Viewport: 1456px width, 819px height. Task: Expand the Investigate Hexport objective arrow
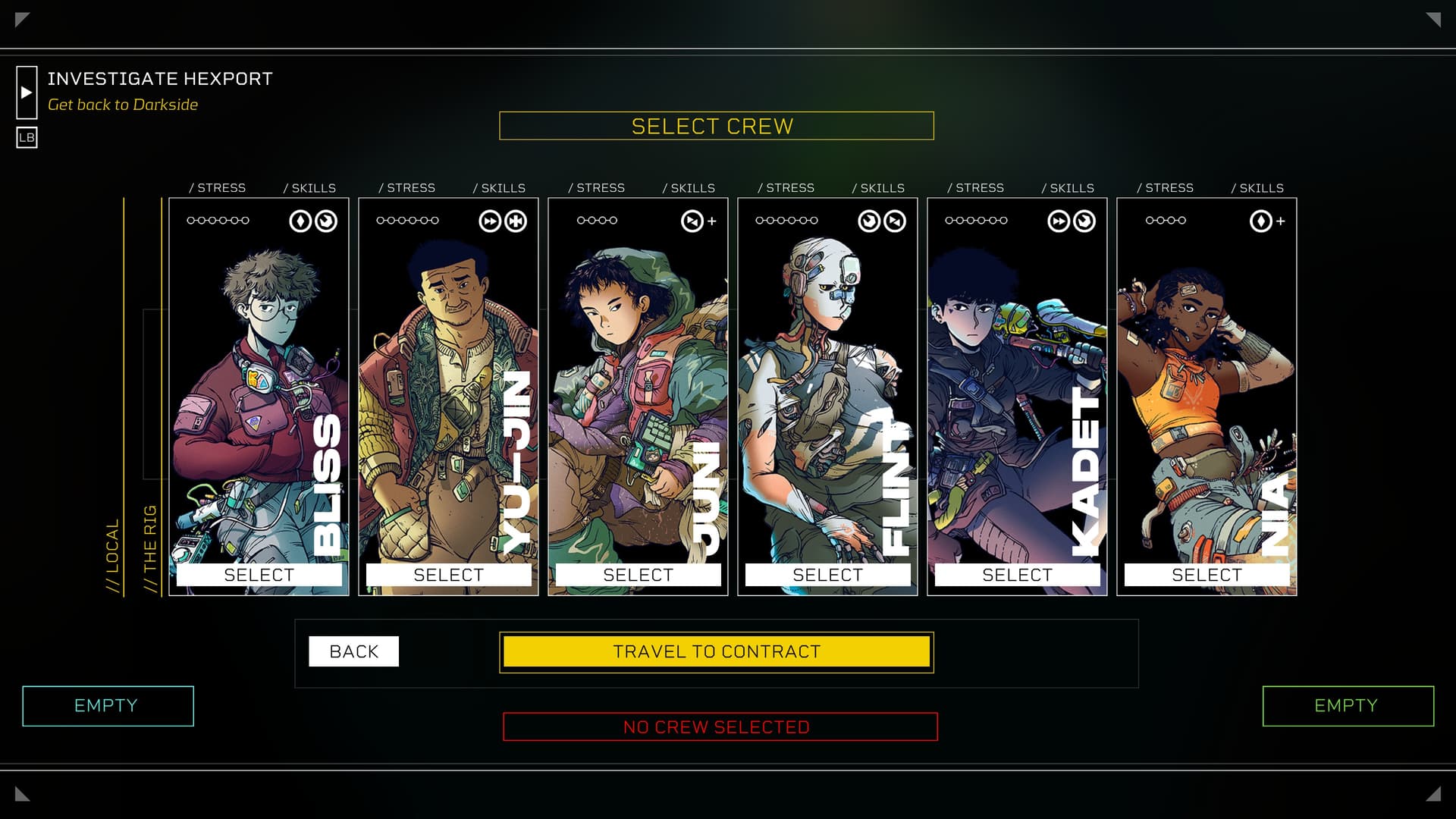tap(27, 93)
